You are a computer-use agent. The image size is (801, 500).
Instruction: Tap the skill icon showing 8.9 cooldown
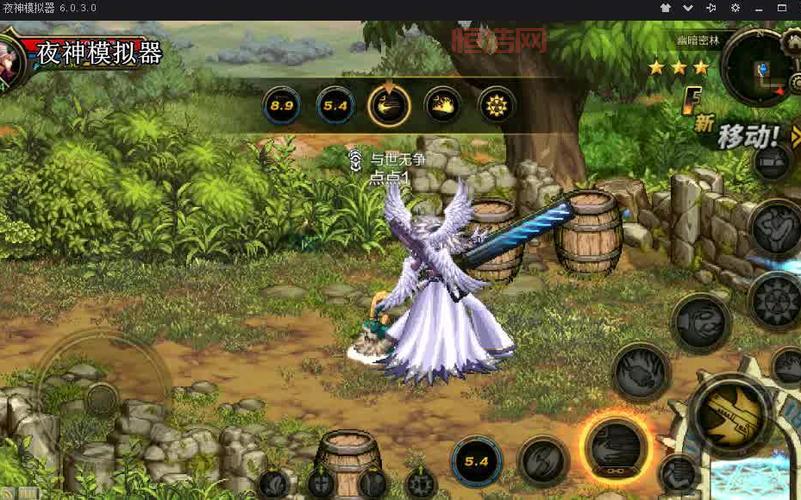[282, 105]
